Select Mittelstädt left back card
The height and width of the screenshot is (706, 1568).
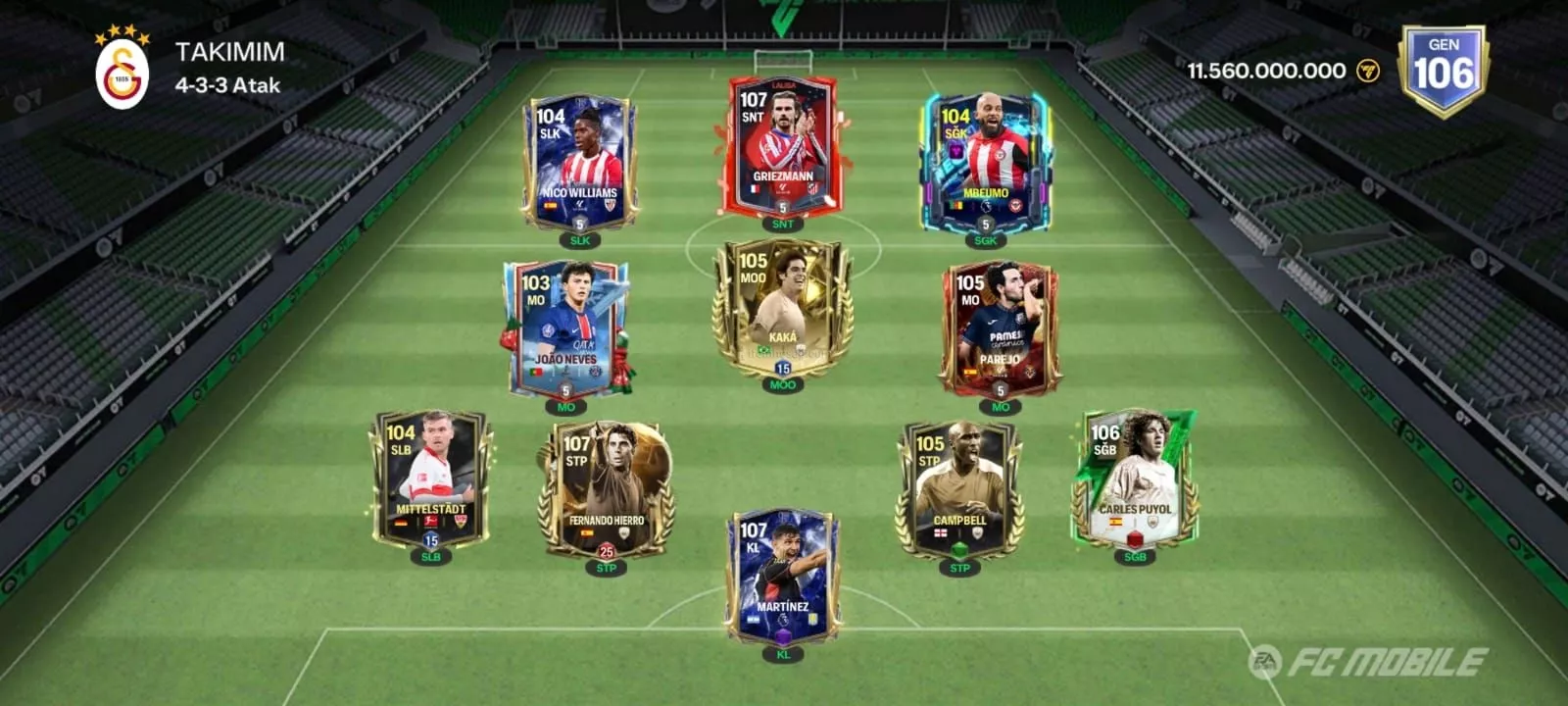(430, 480)
